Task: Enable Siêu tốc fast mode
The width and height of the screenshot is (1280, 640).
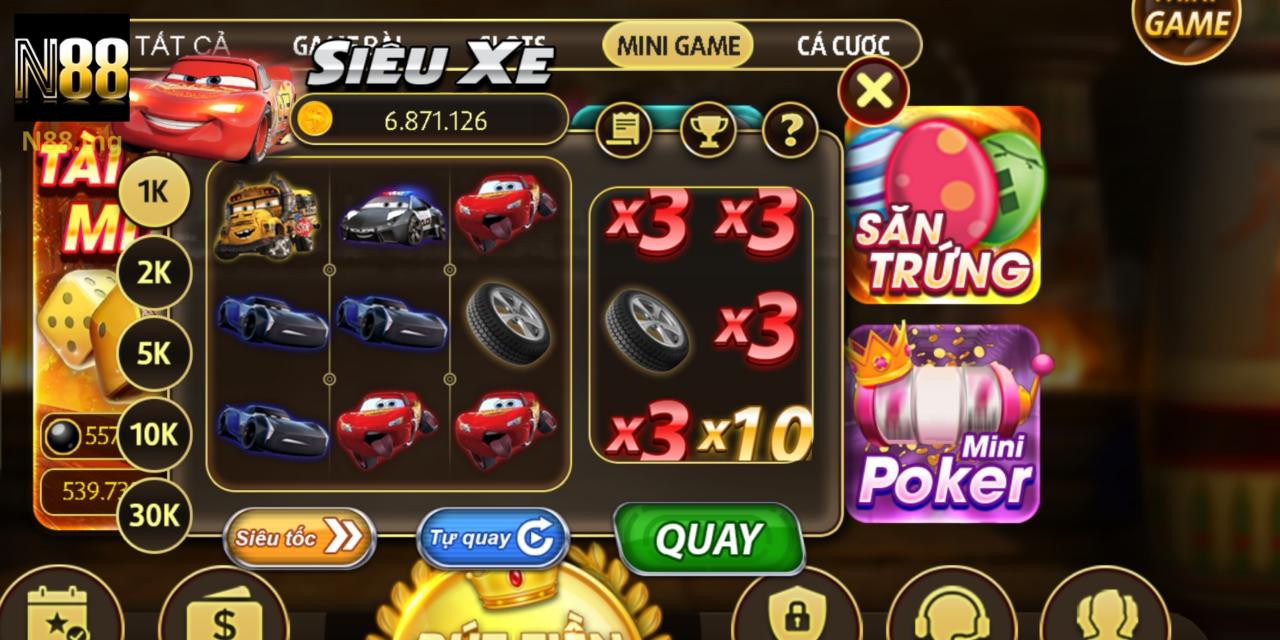Action: click(x=299, y=538)
